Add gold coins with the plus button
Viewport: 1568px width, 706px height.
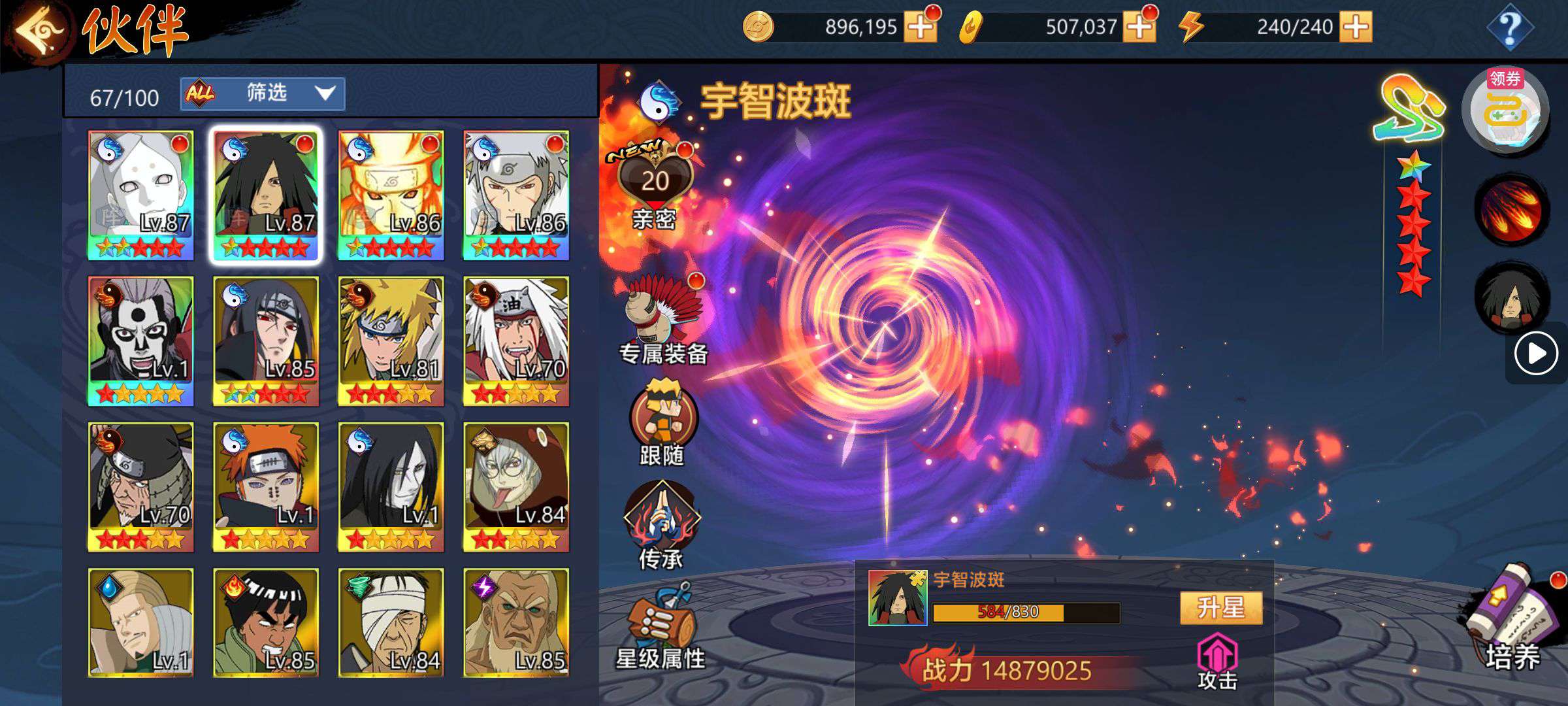[920, 27]
